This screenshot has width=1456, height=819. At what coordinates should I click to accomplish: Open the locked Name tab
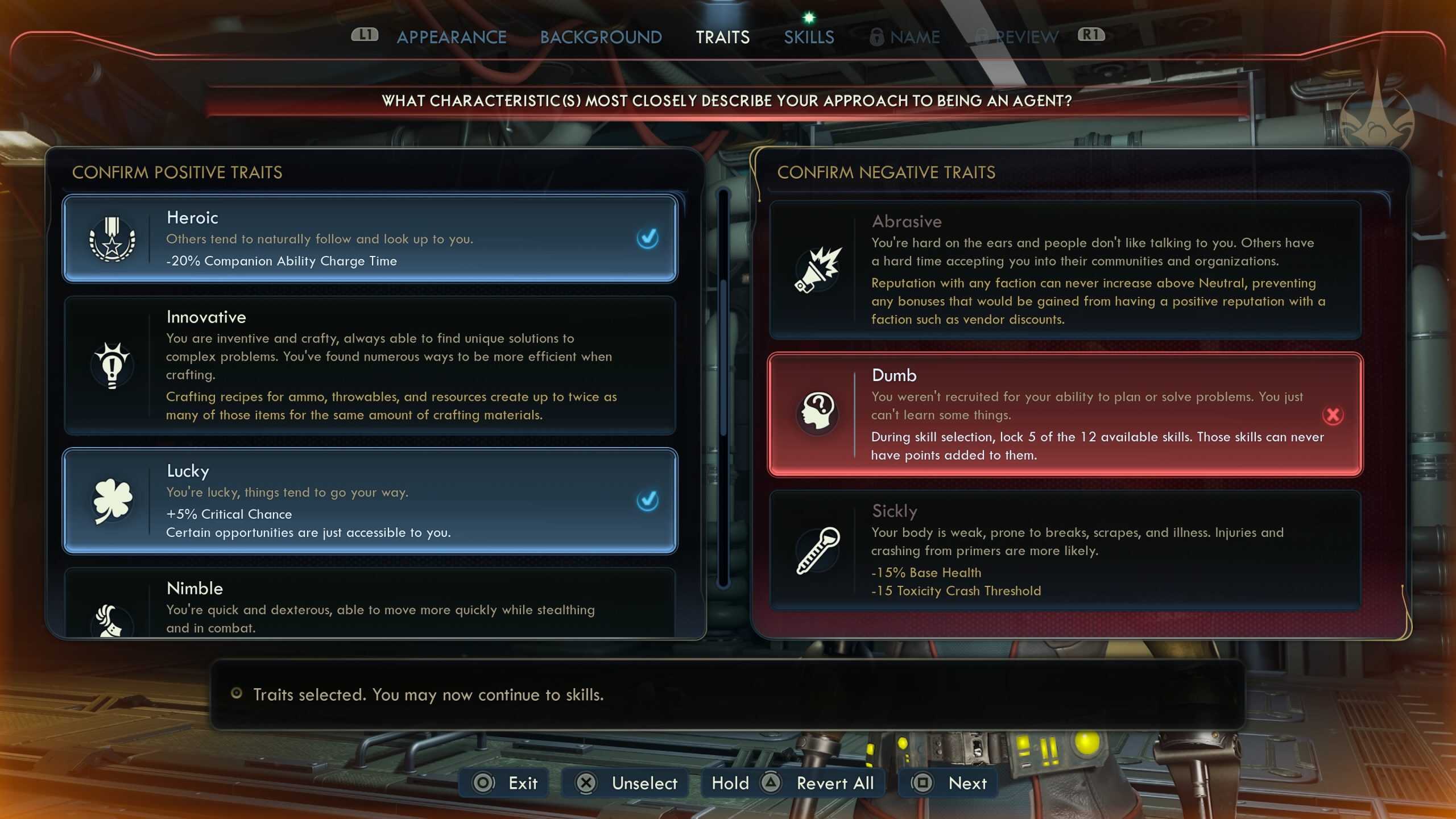click(905, 38)
